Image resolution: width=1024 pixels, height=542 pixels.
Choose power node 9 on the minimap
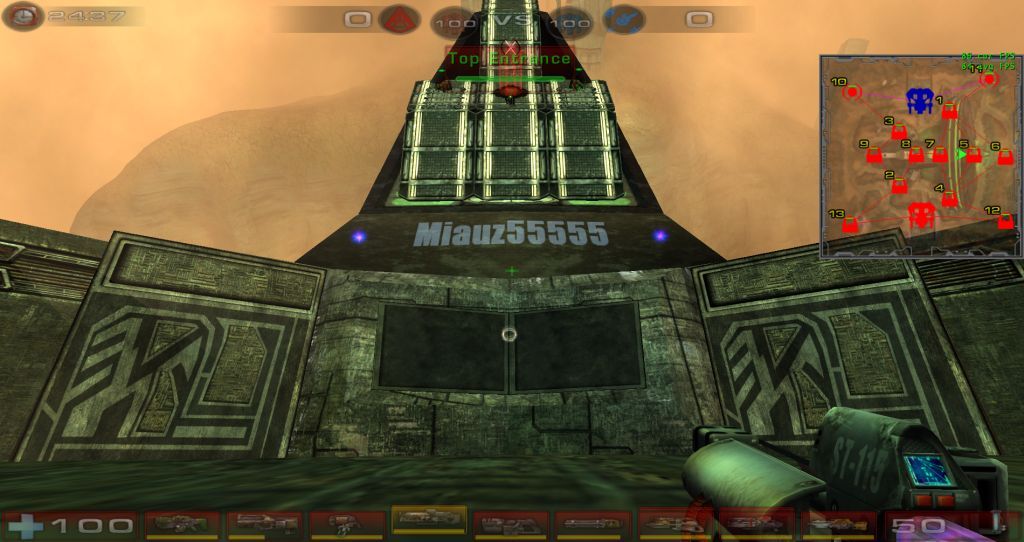point(874,155)
